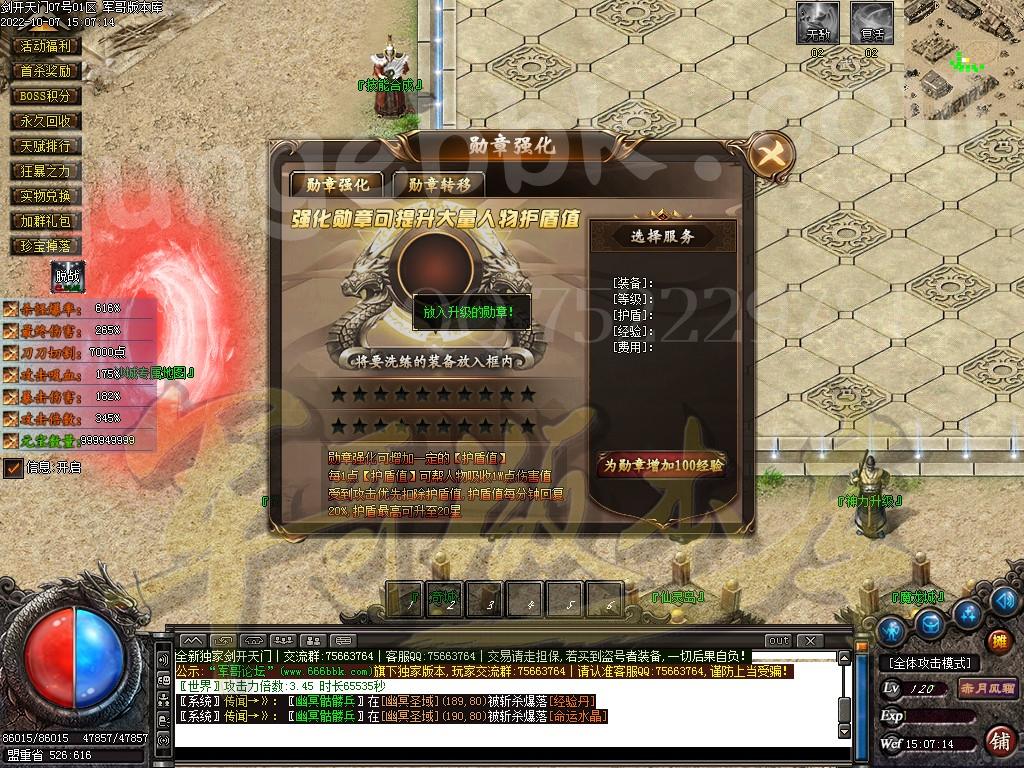Click 为勋章增加100经验 button
The width and height of the screenshot is (1024, 768).
pyautogui.click(x=662, y=465)
